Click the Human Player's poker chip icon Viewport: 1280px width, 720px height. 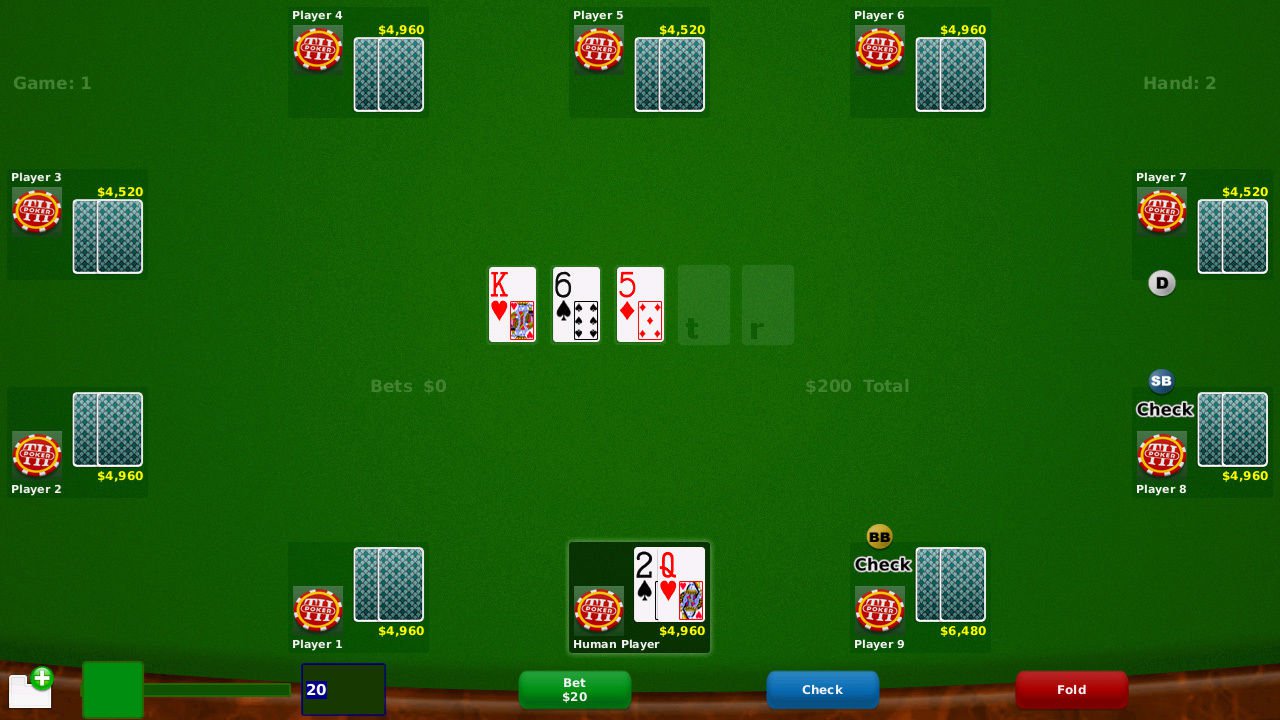click(599, 610)
